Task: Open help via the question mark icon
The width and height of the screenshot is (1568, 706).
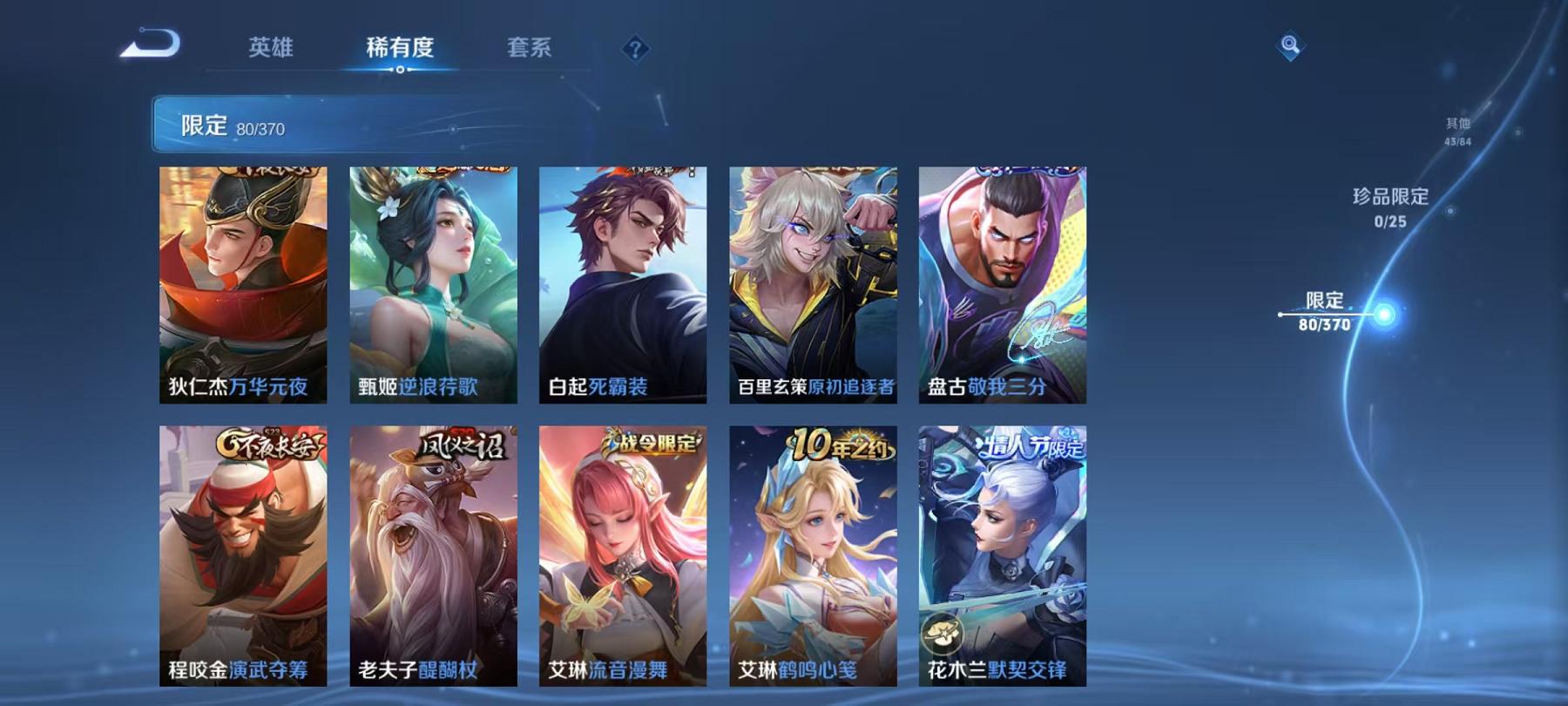Action: pos(636,50)
